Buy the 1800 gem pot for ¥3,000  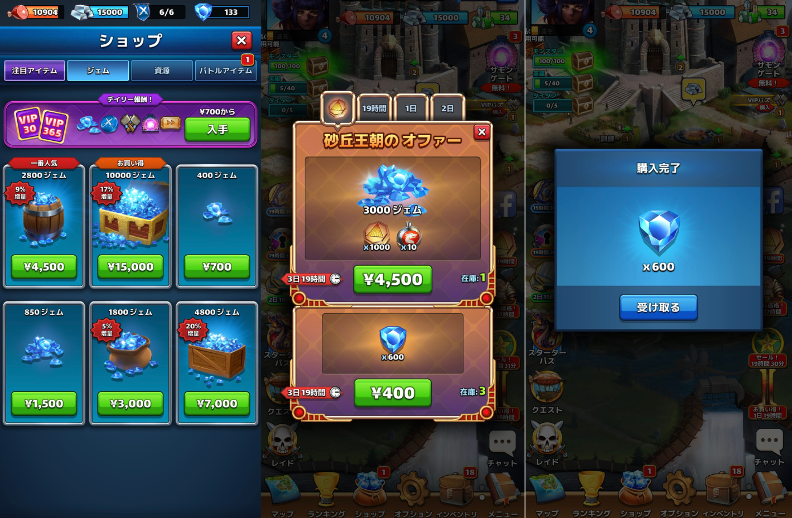pos(130,404)
